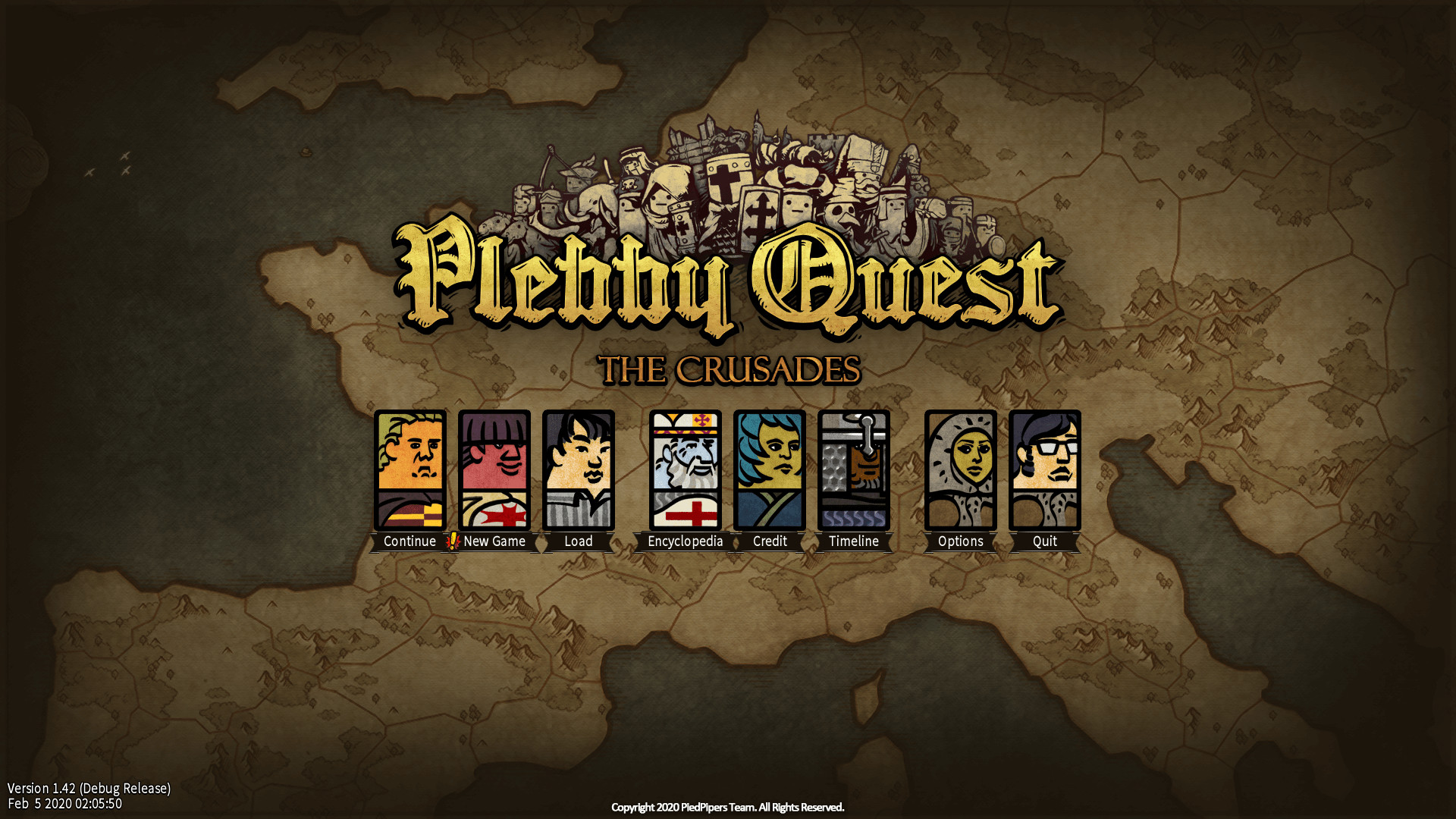Open Timeline via the chainmail portrait

[x=854, y=470]
